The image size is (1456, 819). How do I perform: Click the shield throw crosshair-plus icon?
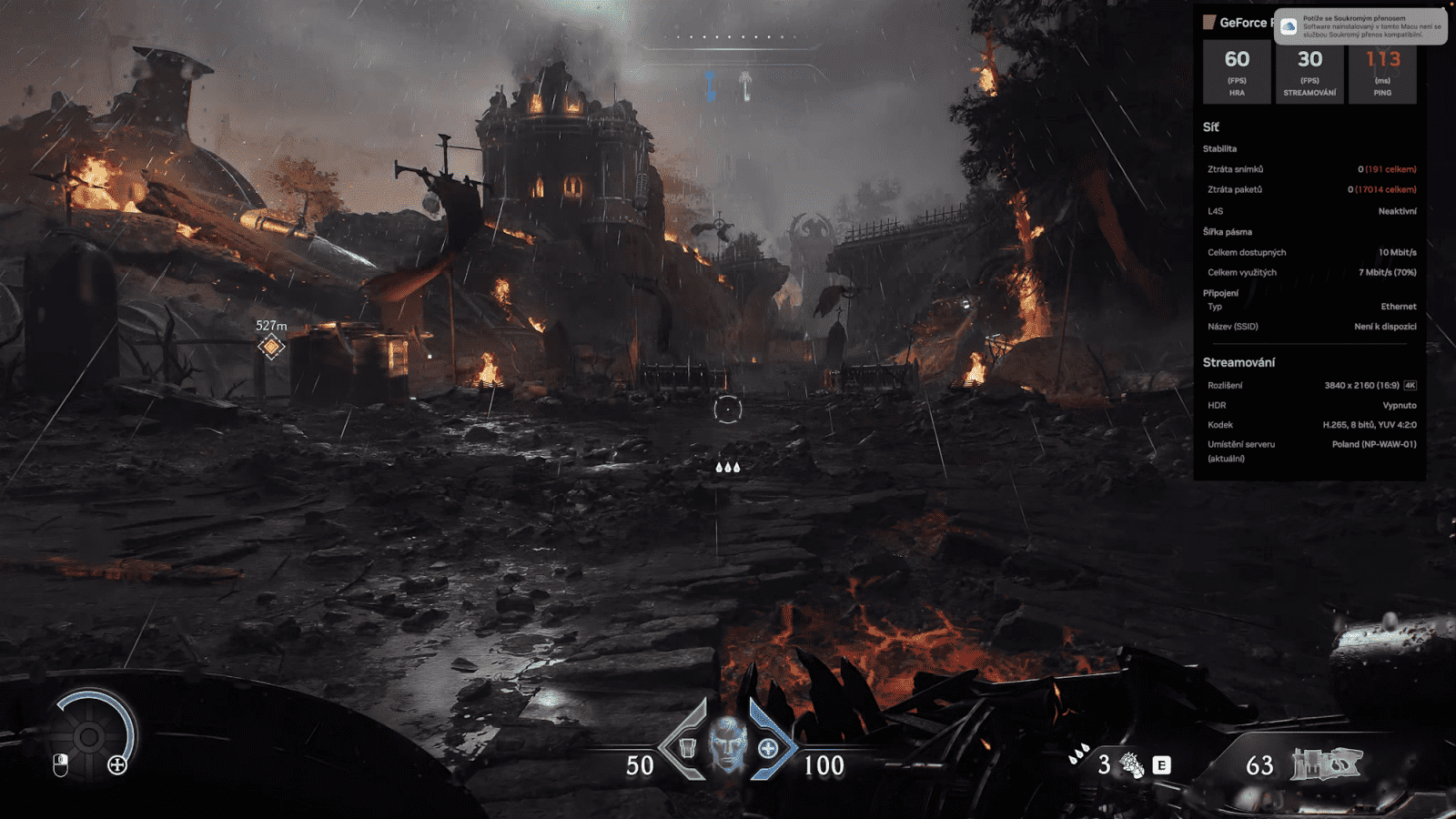coord(117,765)
